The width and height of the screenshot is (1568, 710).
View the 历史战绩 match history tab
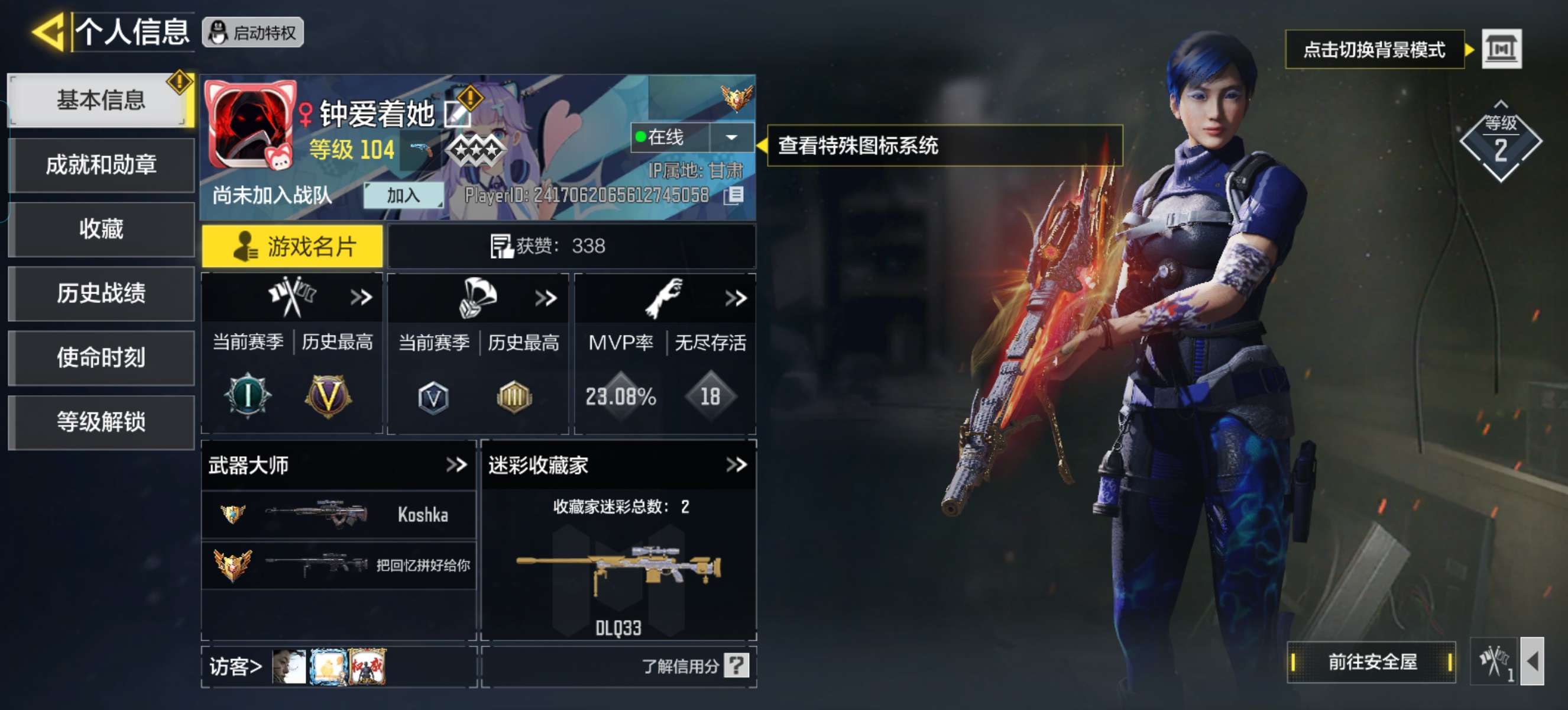point(101,293)
